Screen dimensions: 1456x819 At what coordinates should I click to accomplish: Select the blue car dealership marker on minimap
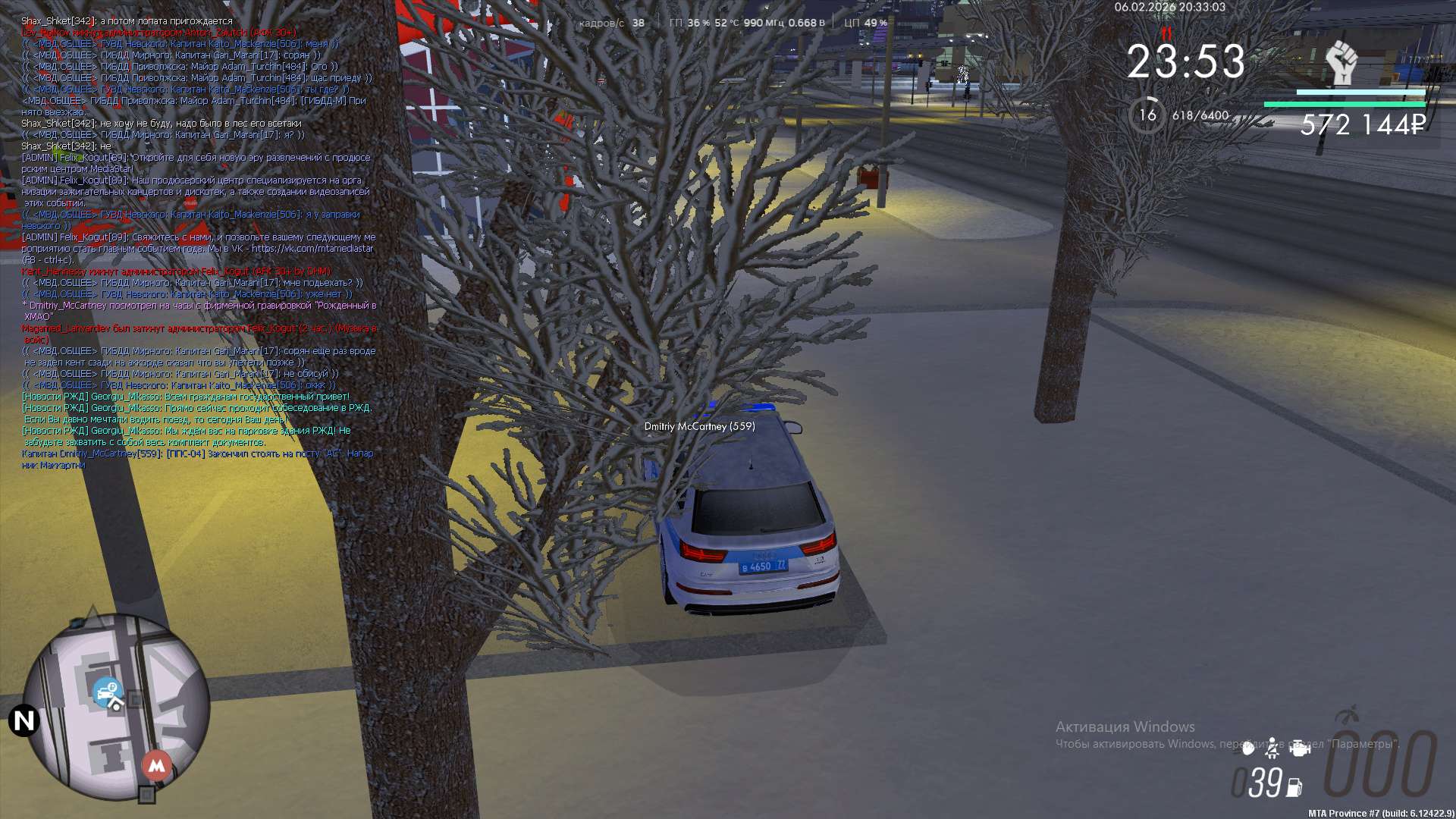pos(108,692)
